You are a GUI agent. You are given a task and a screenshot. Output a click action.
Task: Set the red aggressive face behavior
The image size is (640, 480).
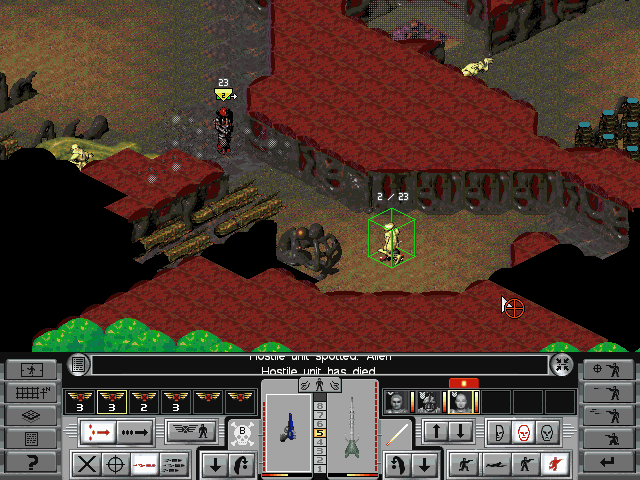(x=521, y=433)
